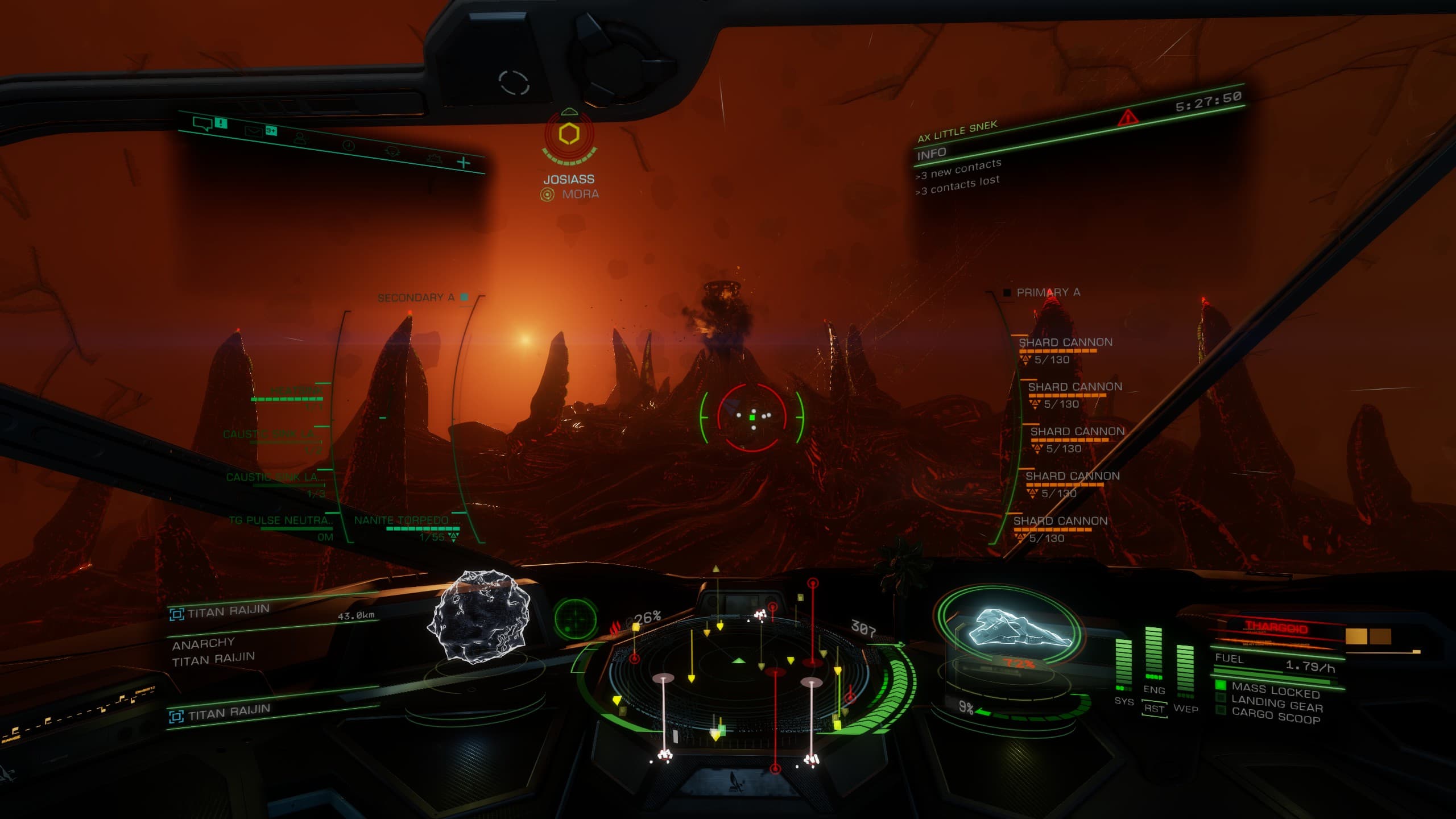Image resolution: width=1456 pixels, height=819 pixels.
Task: Select the TG Pulse Neutraliser entry
Action: click(x=282, y=521)
